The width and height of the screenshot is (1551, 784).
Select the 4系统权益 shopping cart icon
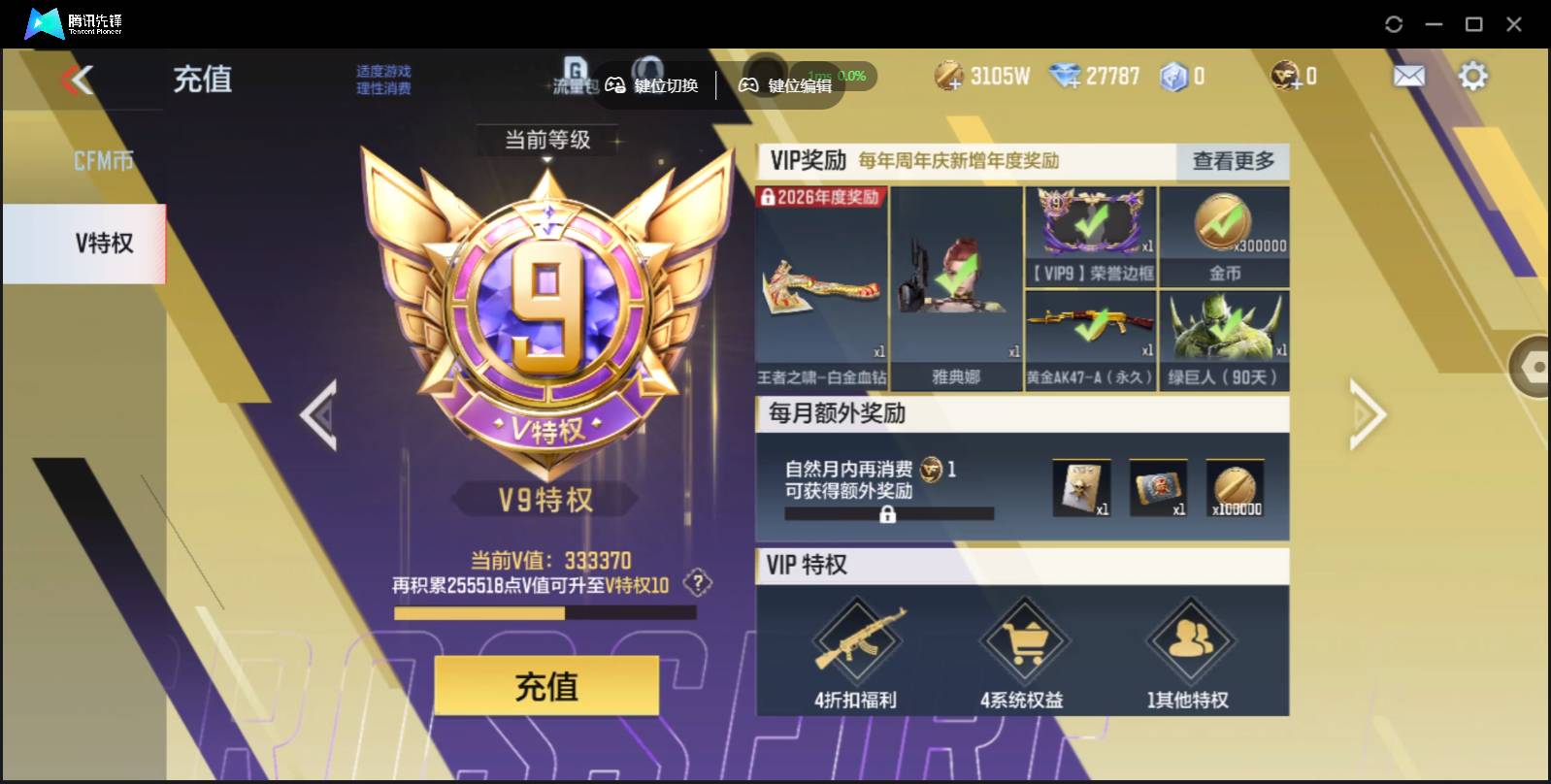click(x=1024, y=640)
